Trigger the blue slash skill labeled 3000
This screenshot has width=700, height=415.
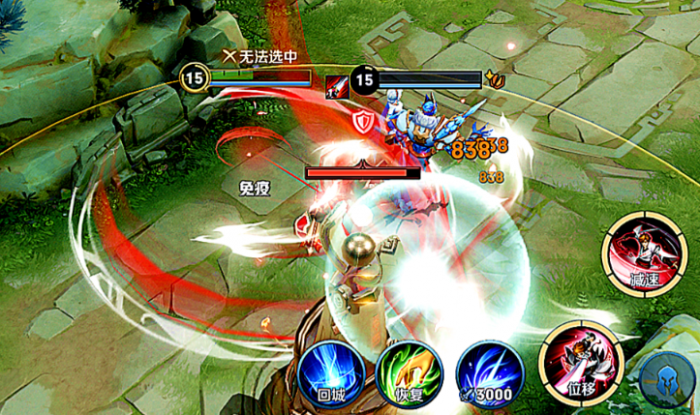pyautogui.click(x=489, y=373)
